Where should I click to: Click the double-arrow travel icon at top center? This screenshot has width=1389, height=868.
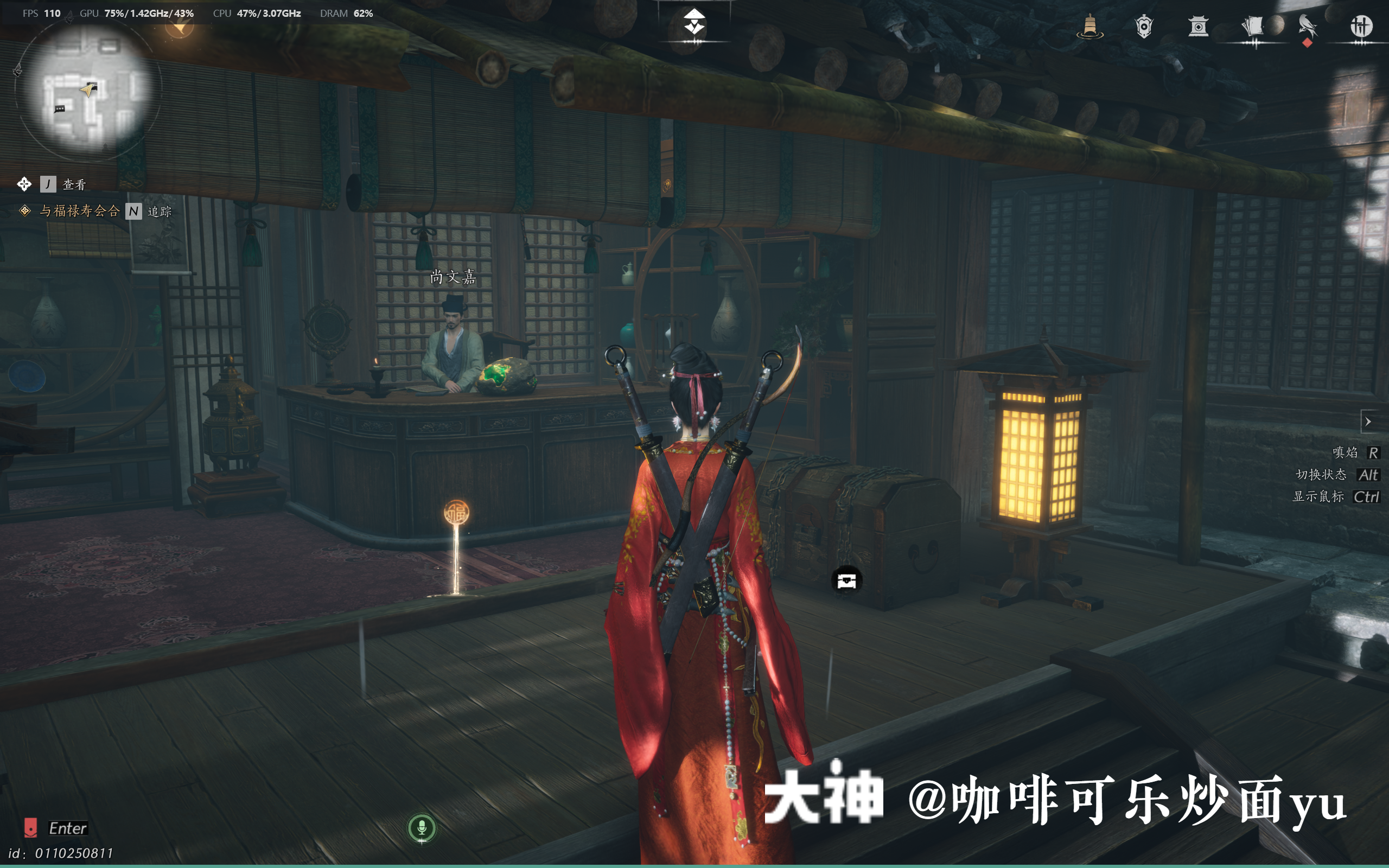pyautogui.click(x=694, y=20)
